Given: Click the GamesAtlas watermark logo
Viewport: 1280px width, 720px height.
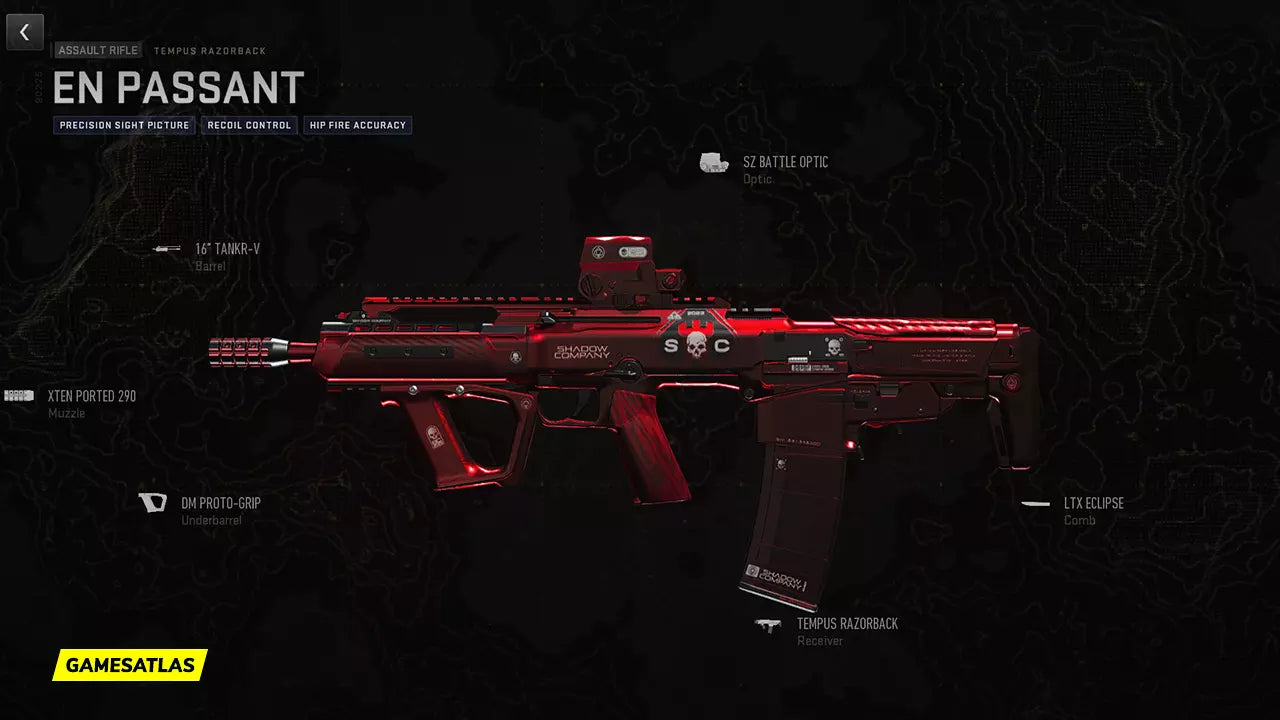Looking at the screenshot, I should [x=130, y=665].
